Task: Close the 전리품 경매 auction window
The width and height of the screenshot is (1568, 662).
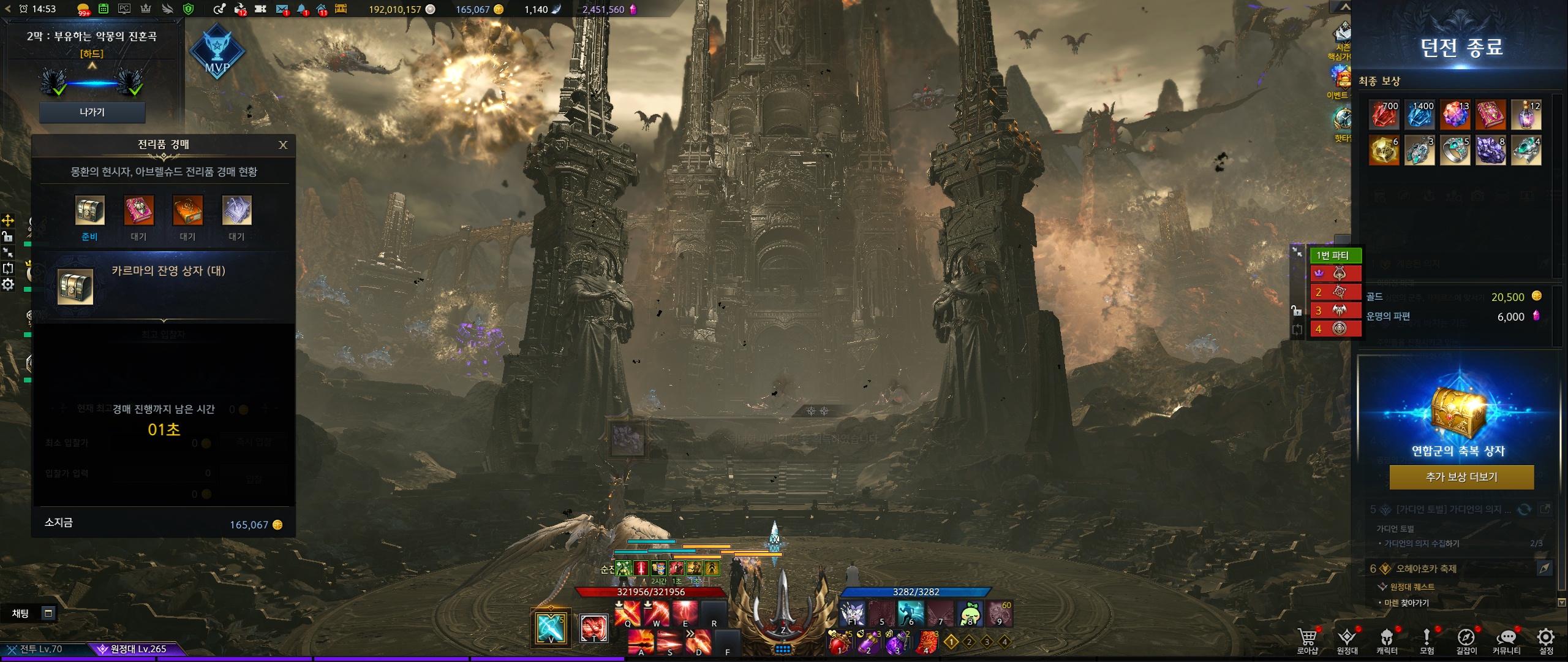Action: click(x=283, y=145)
